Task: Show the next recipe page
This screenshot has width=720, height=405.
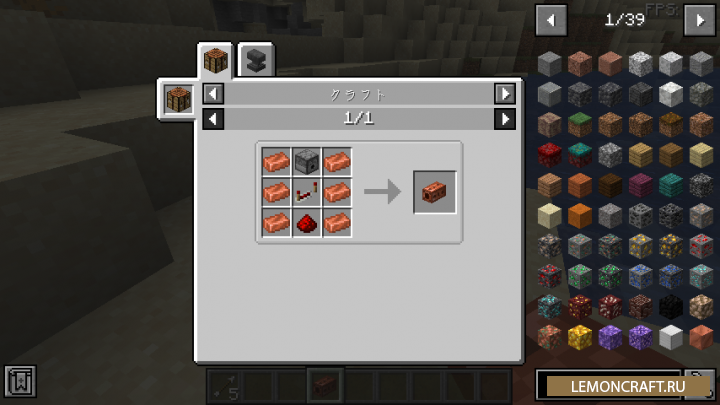Action: click(x=505, y=119)
